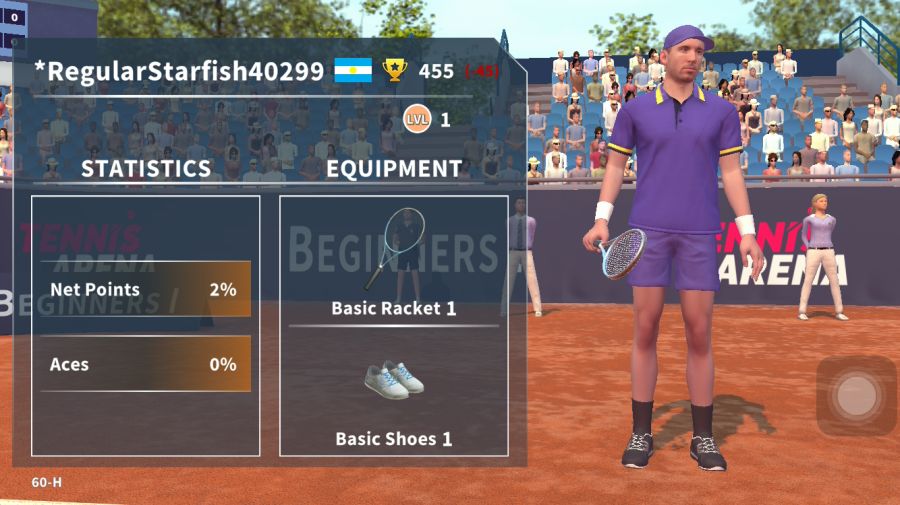
Task: Tap the gold trophy icon
Action: (395, 70)
